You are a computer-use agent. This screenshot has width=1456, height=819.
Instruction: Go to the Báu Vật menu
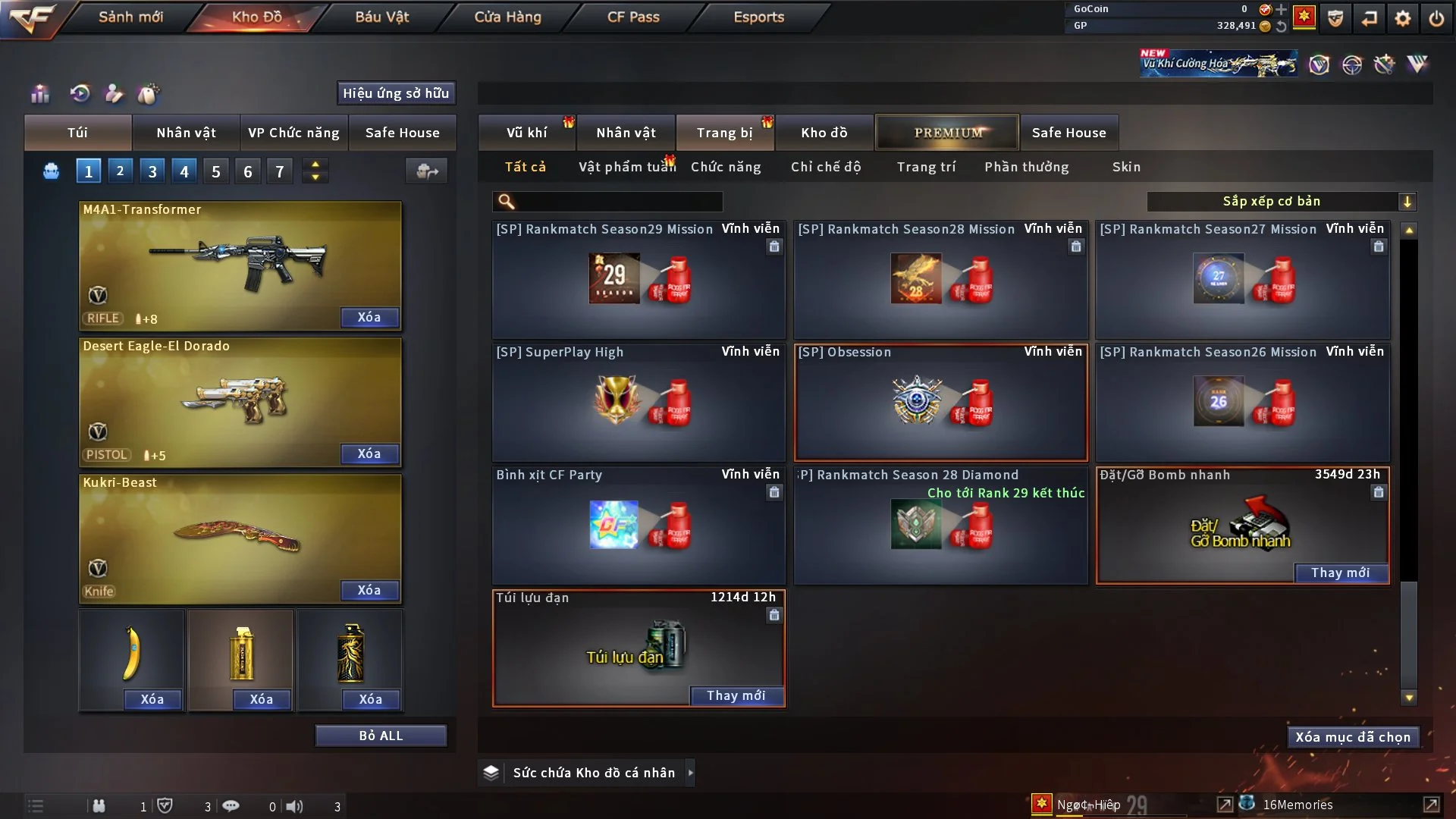[x=381, y=17]
